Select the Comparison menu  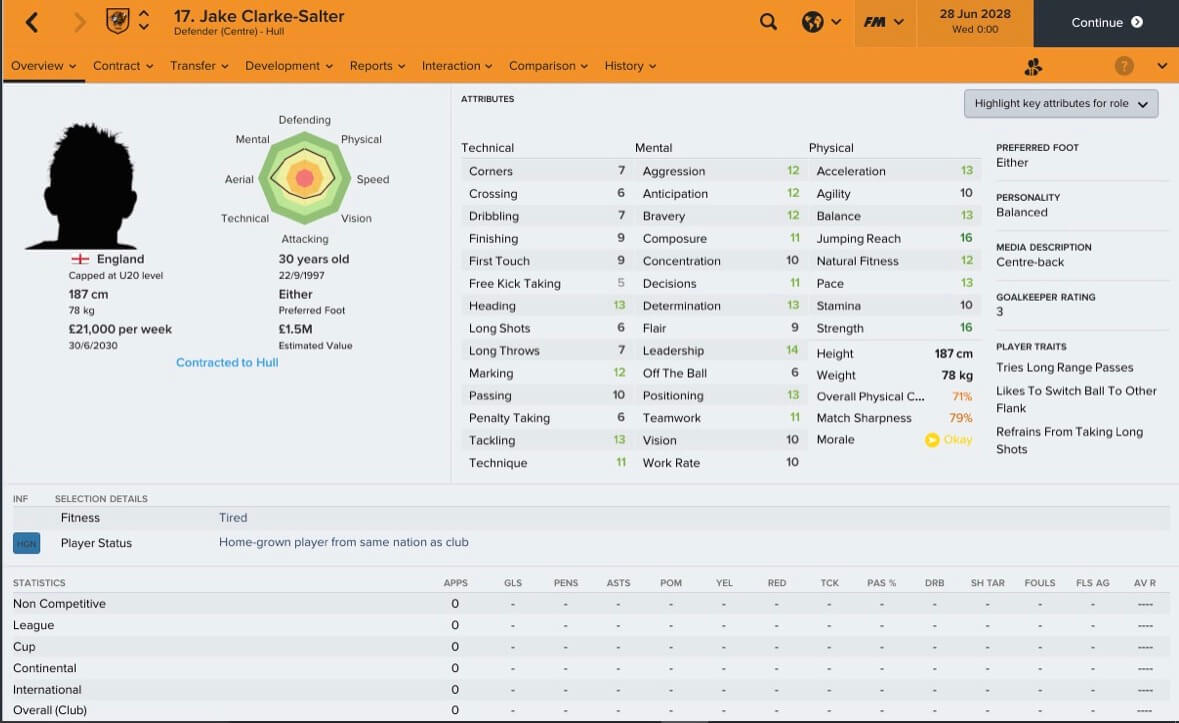point(548,66)
